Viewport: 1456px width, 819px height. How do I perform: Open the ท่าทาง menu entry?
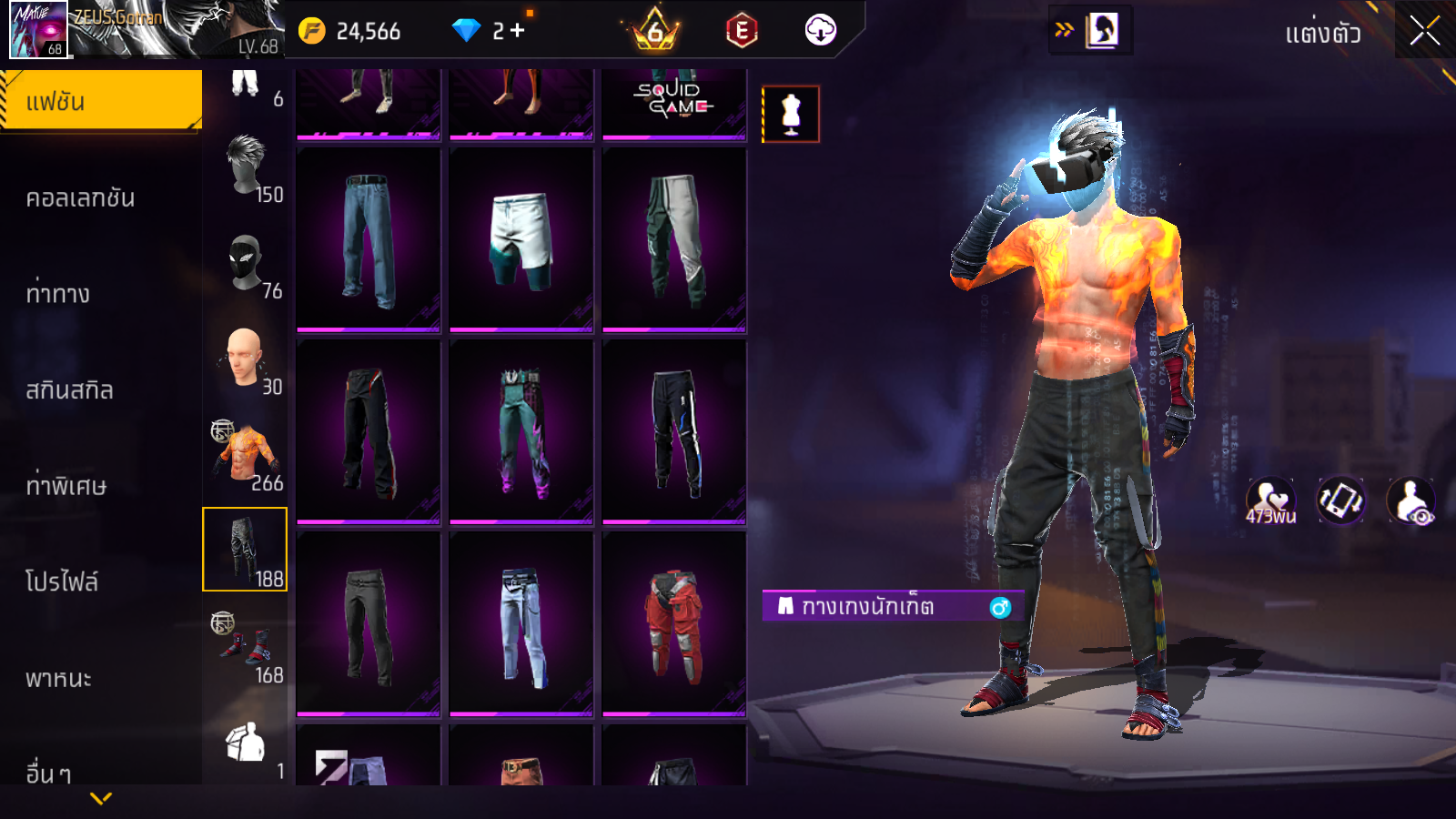59,294
